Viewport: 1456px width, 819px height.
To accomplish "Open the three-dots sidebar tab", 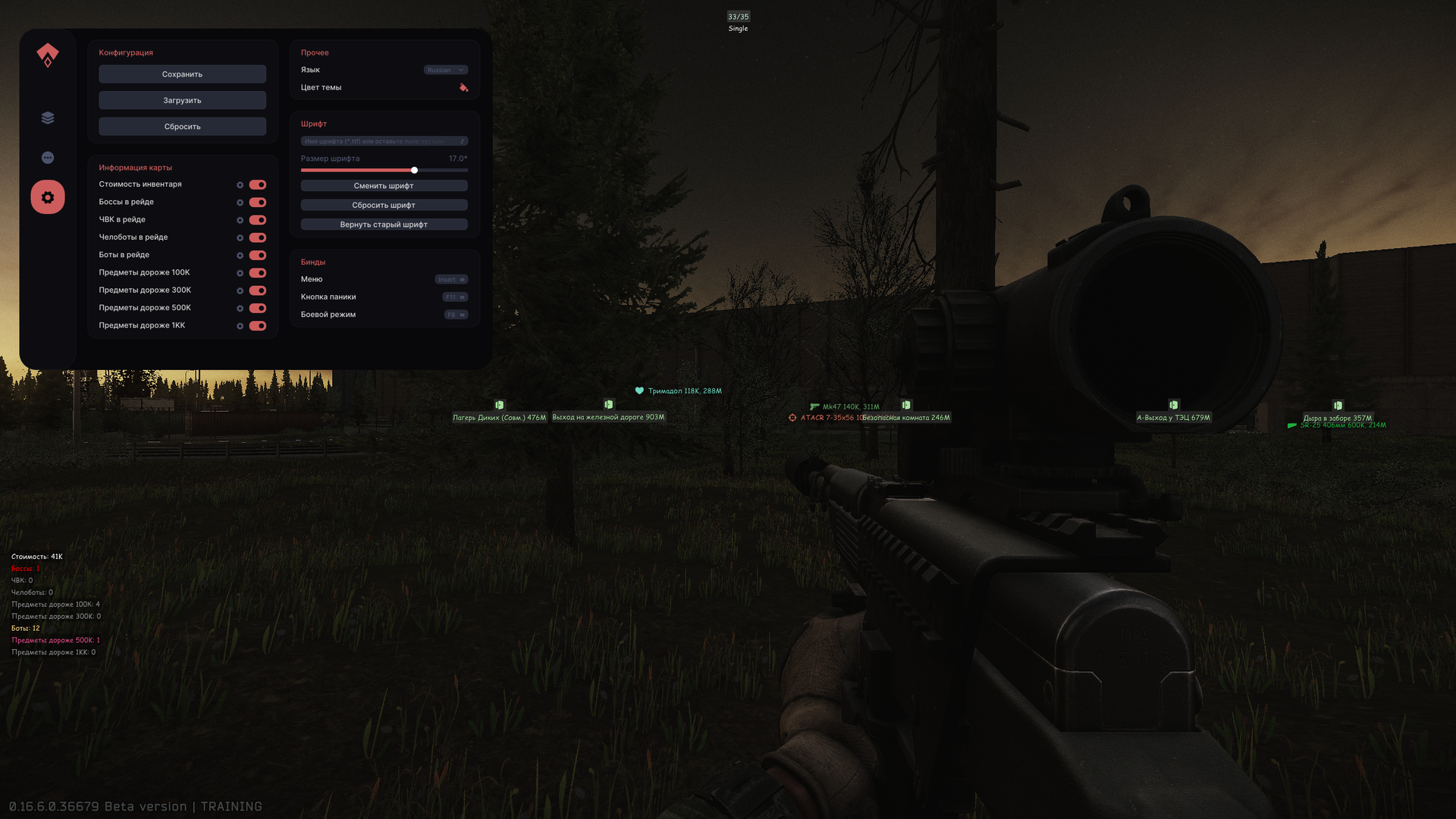I will click(x=48, y=158).
